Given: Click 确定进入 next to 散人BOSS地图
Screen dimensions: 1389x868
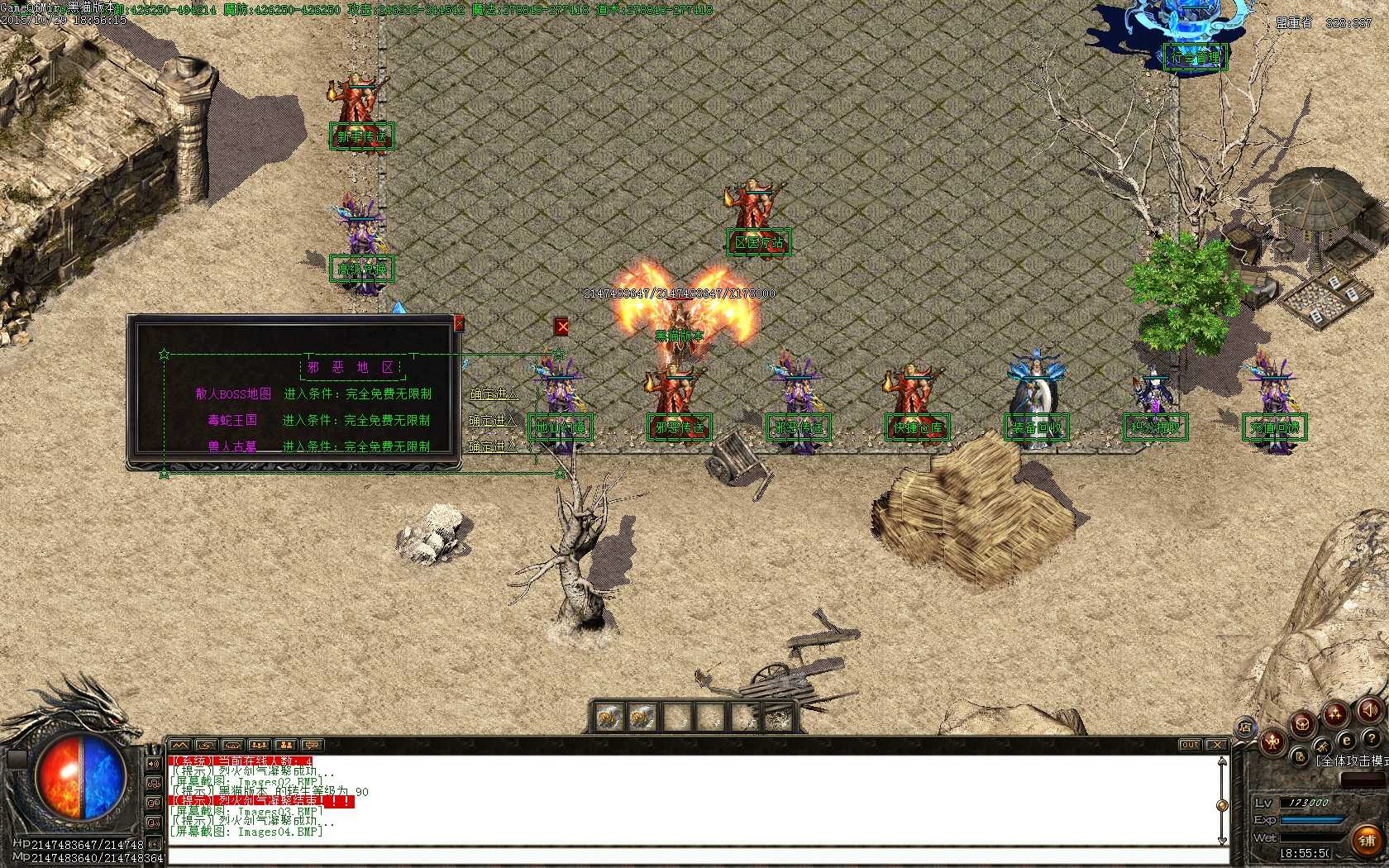Looking at the screenshot, I should (495, 394).
